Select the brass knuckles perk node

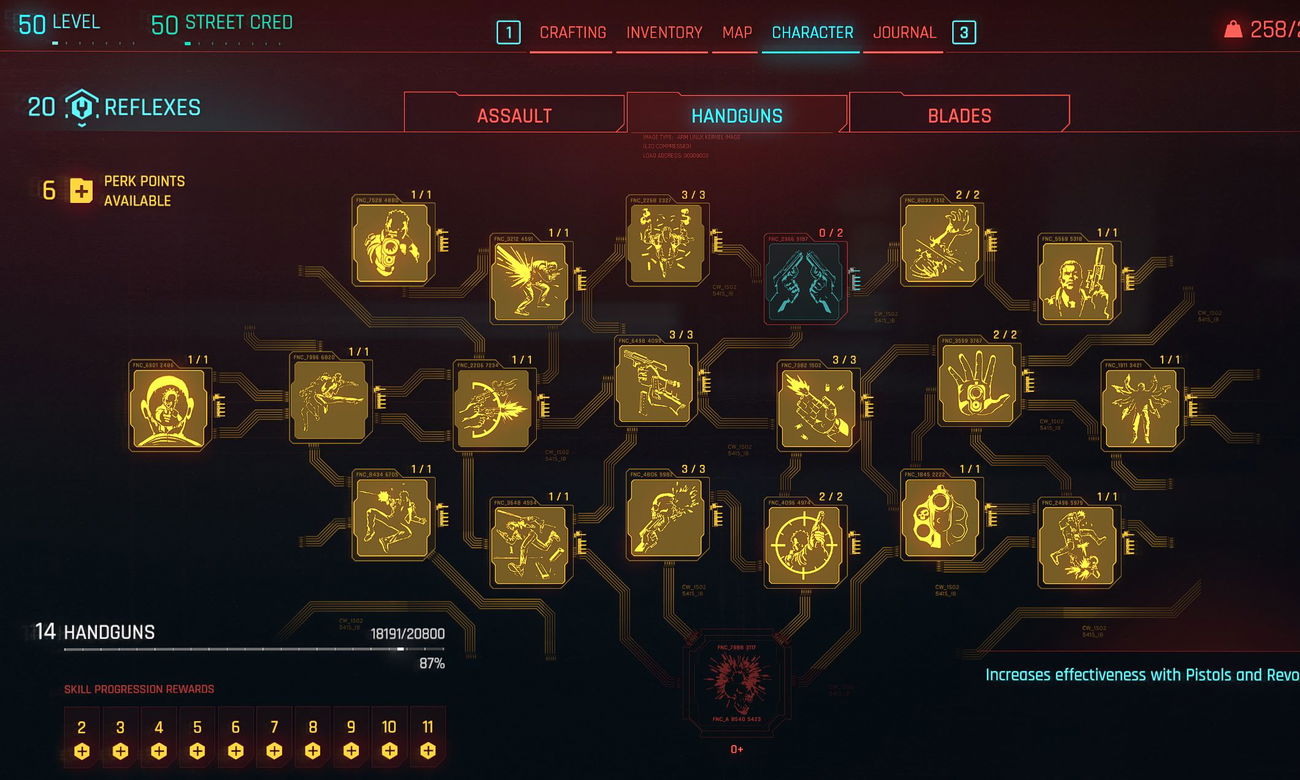pos(942,518)
